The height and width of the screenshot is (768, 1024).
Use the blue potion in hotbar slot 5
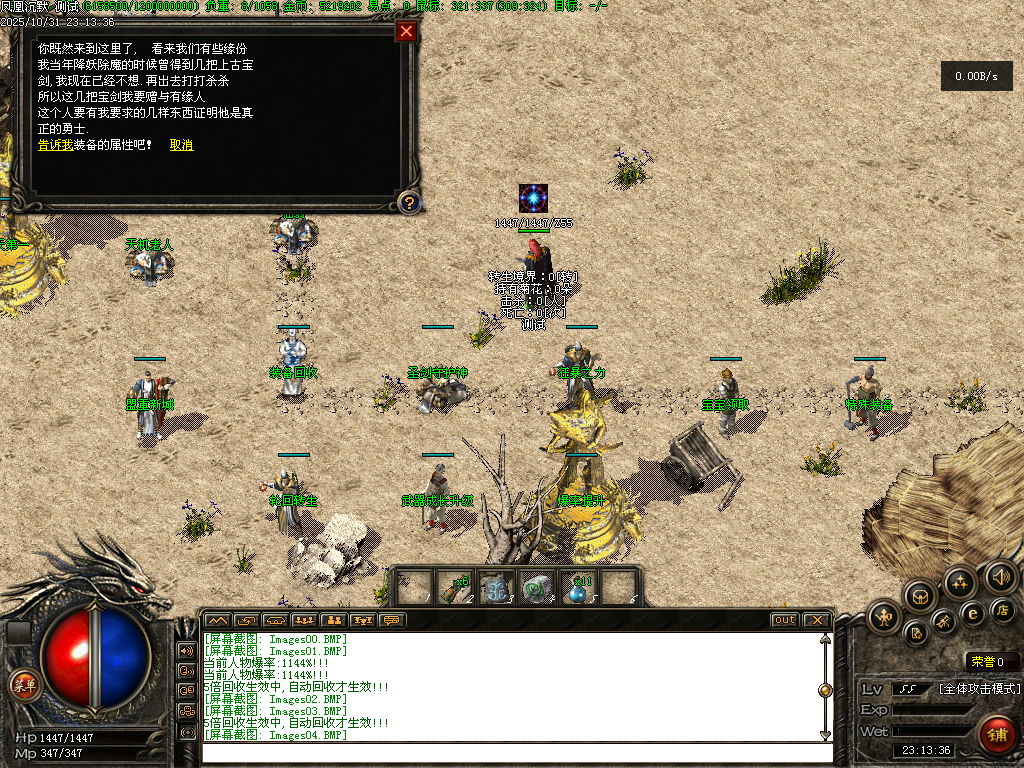578,589
